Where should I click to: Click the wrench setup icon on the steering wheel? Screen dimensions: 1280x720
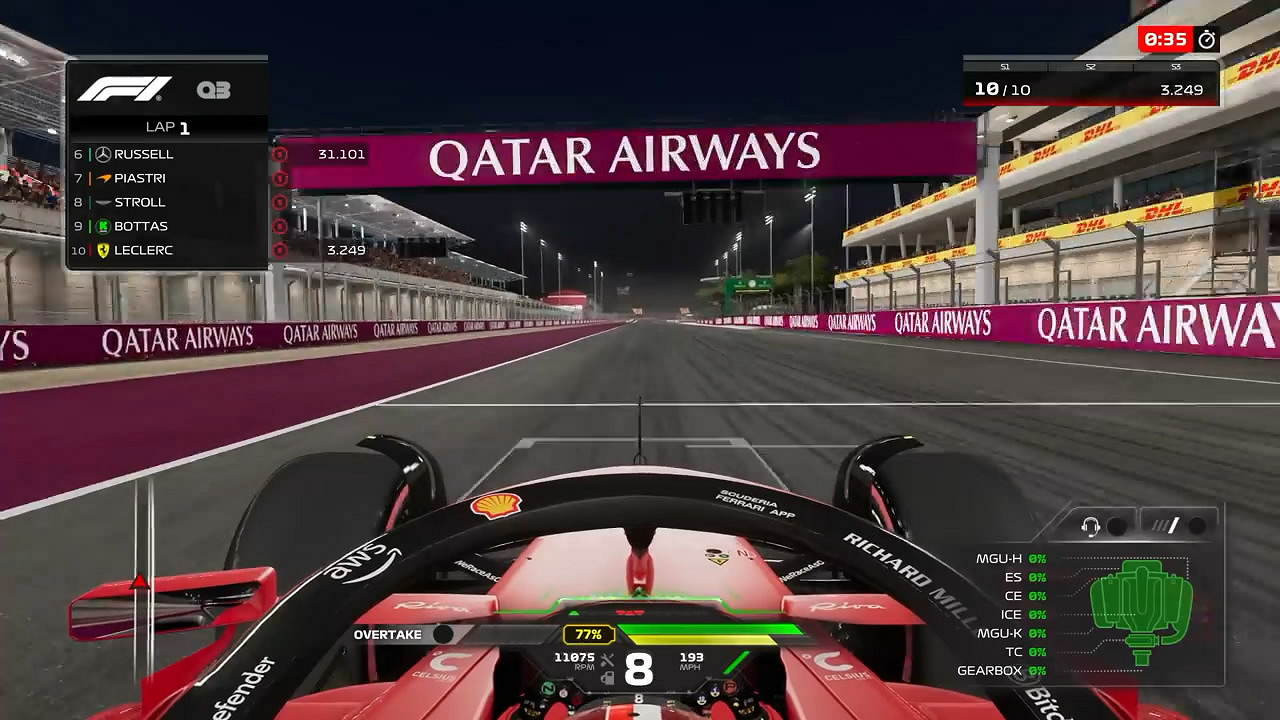606,659
